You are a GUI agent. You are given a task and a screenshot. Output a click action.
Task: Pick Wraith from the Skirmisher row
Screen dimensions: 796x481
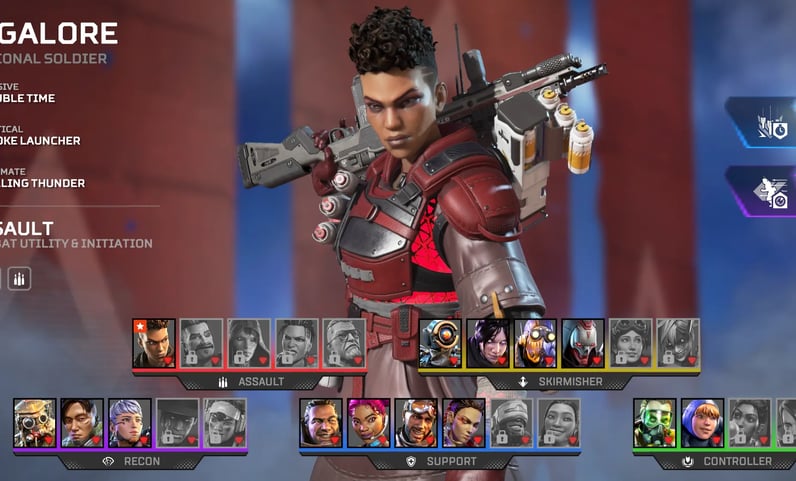[x=488, y=343]
